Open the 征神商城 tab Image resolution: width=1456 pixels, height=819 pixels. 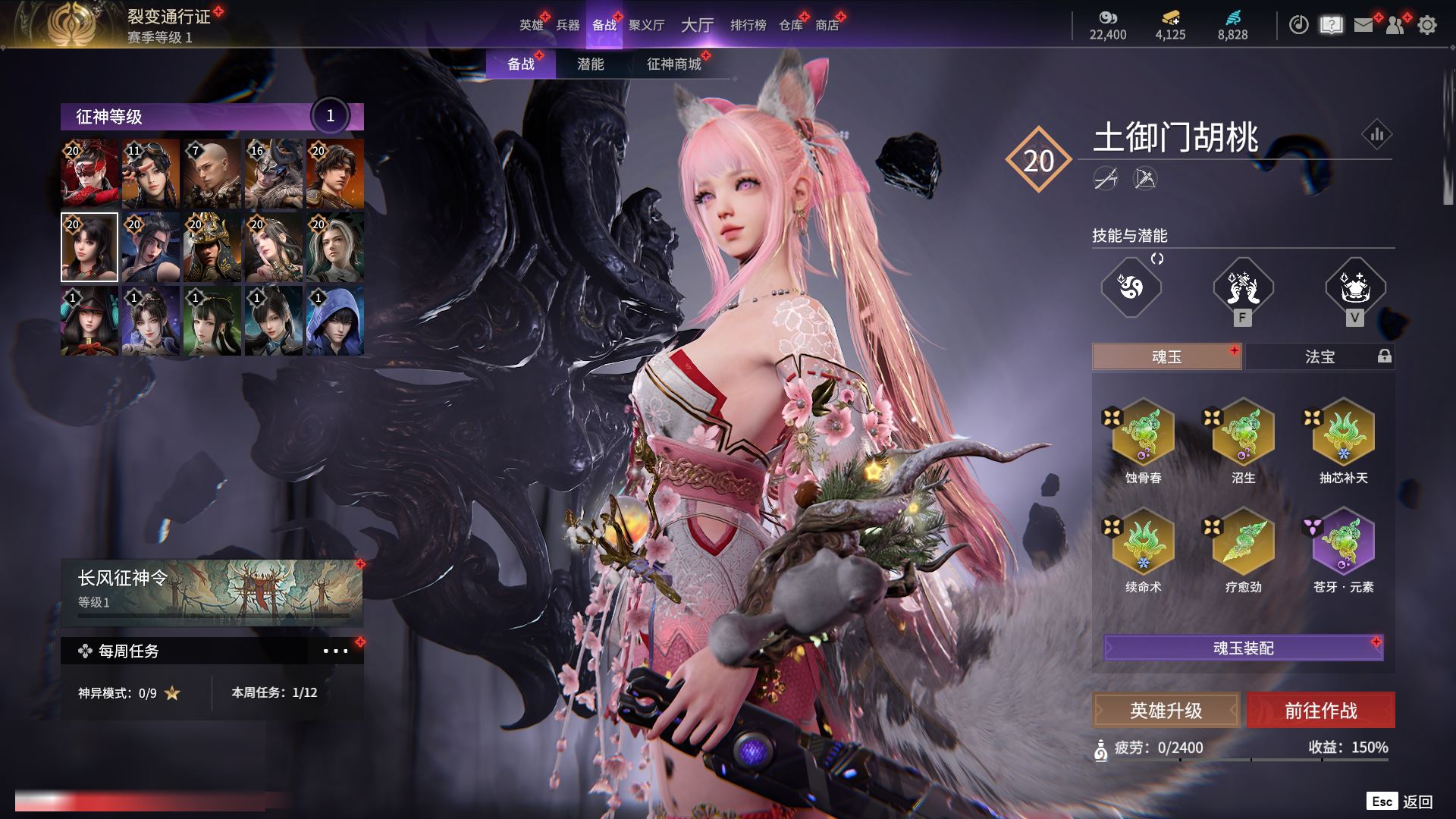tap(673, 64)
